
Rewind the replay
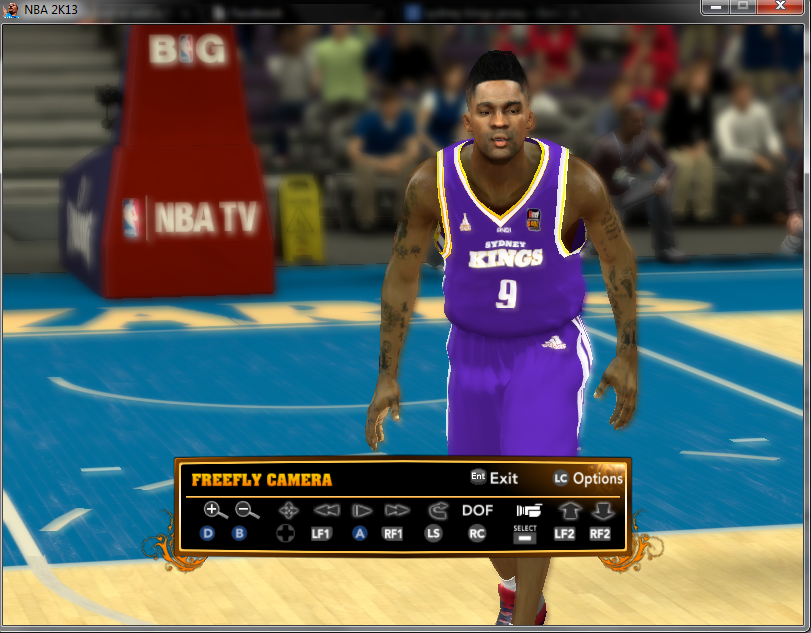pos(322,510)
